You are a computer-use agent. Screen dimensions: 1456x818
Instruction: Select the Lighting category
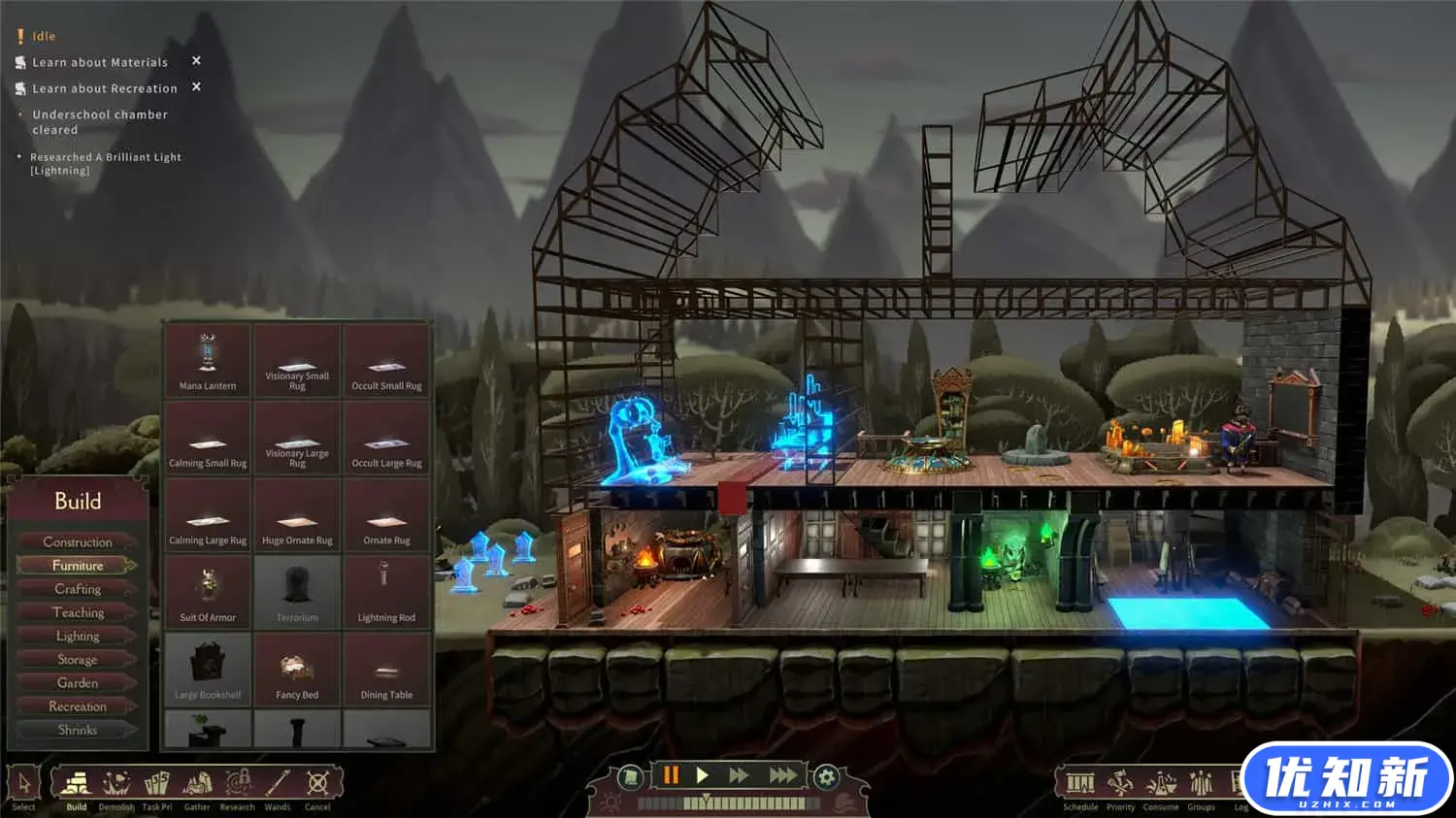78,637
